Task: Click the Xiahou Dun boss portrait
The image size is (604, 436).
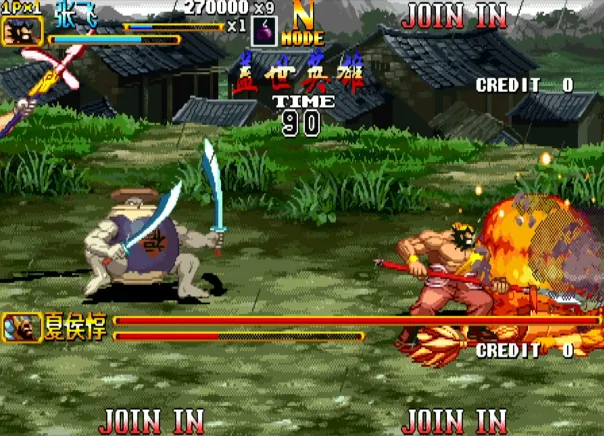Action: (22, 326)
